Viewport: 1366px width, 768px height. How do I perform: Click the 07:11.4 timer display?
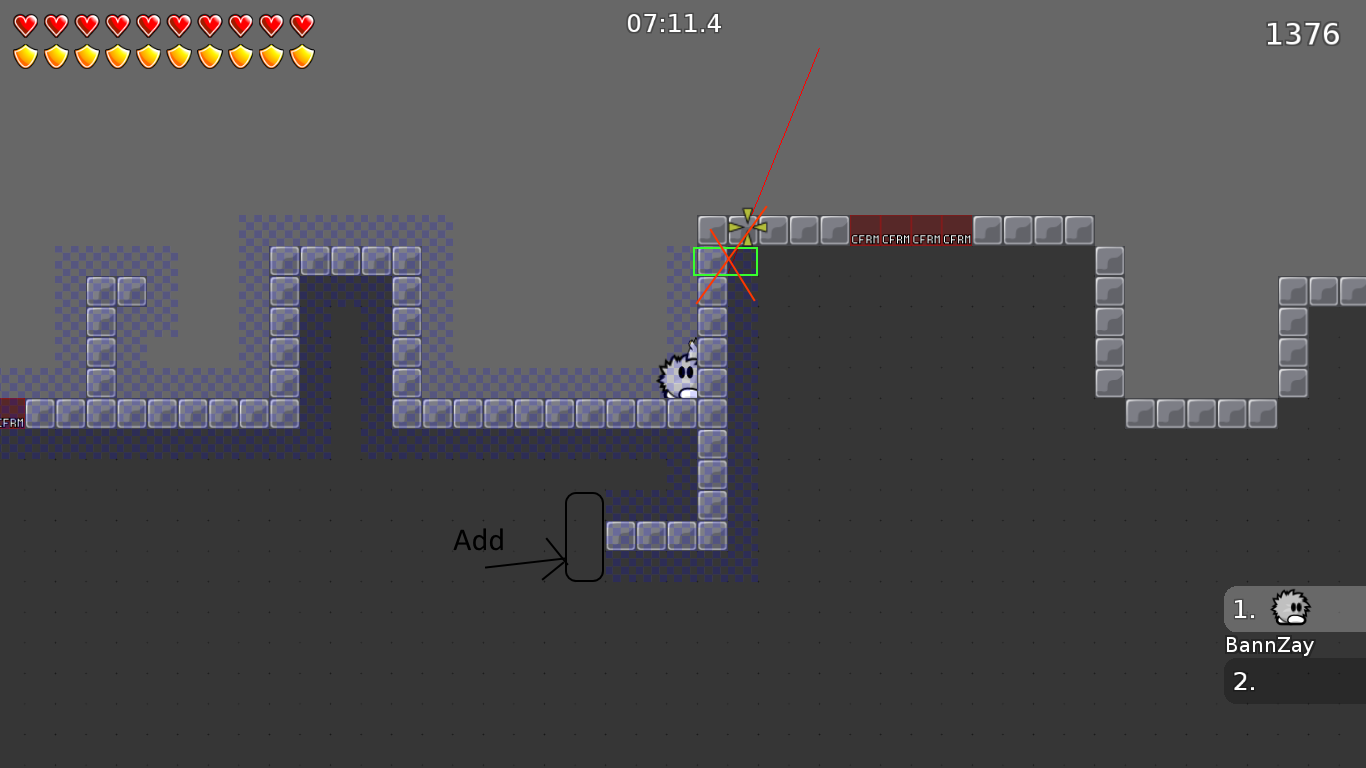(674, 23)
